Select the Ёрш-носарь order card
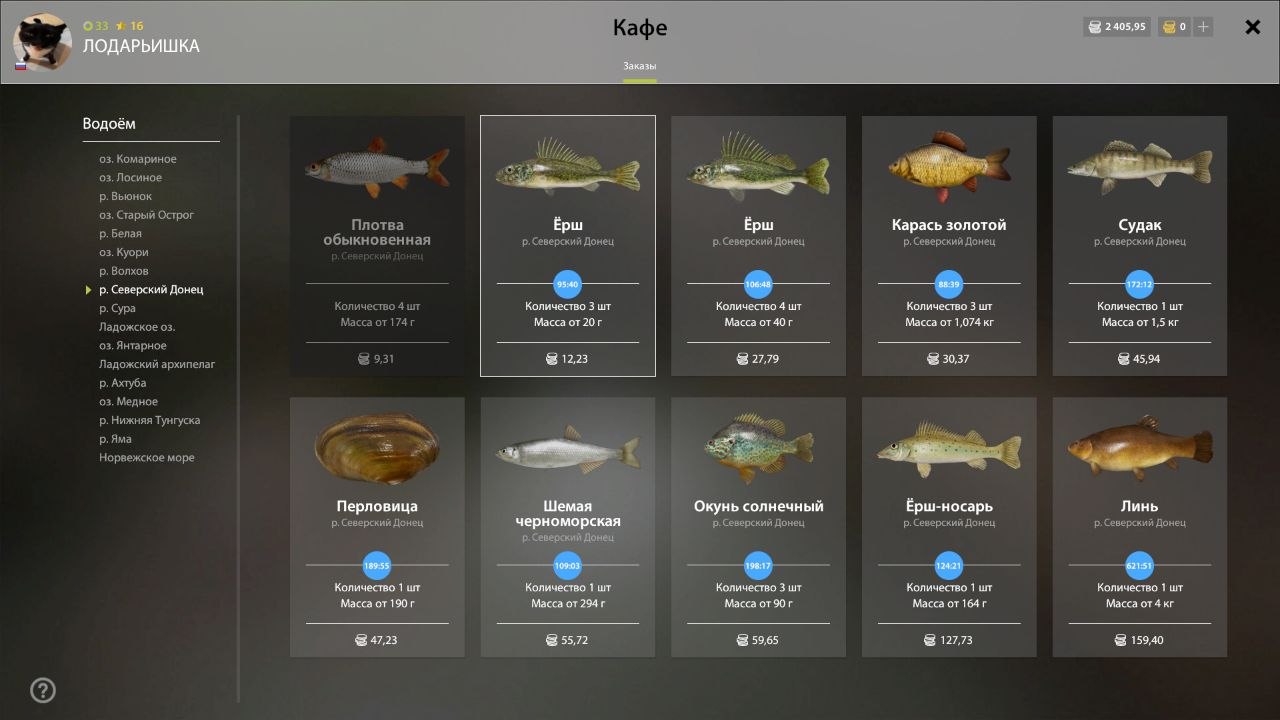The height and width of the screenshot is (720, 1280). pyautogui.click(x=949, y=527)
